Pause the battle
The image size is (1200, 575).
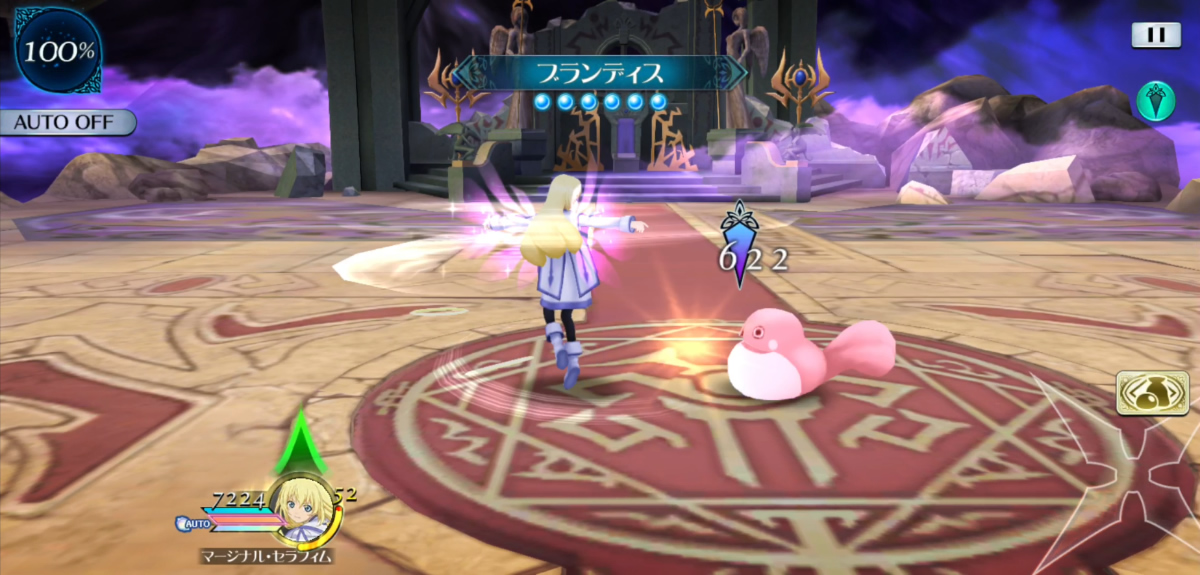tap(1156, 35)
